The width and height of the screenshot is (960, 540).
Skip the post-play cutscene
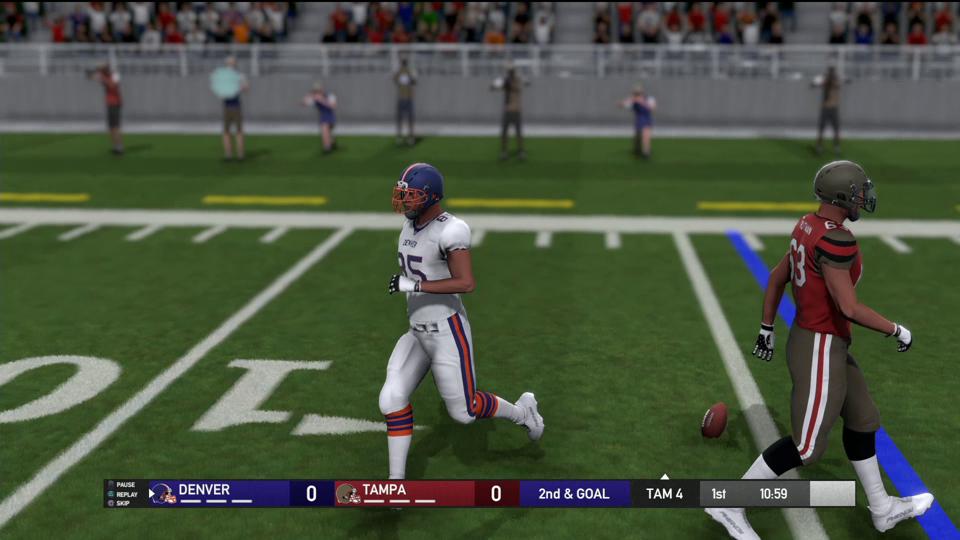[x=123, y=503]
